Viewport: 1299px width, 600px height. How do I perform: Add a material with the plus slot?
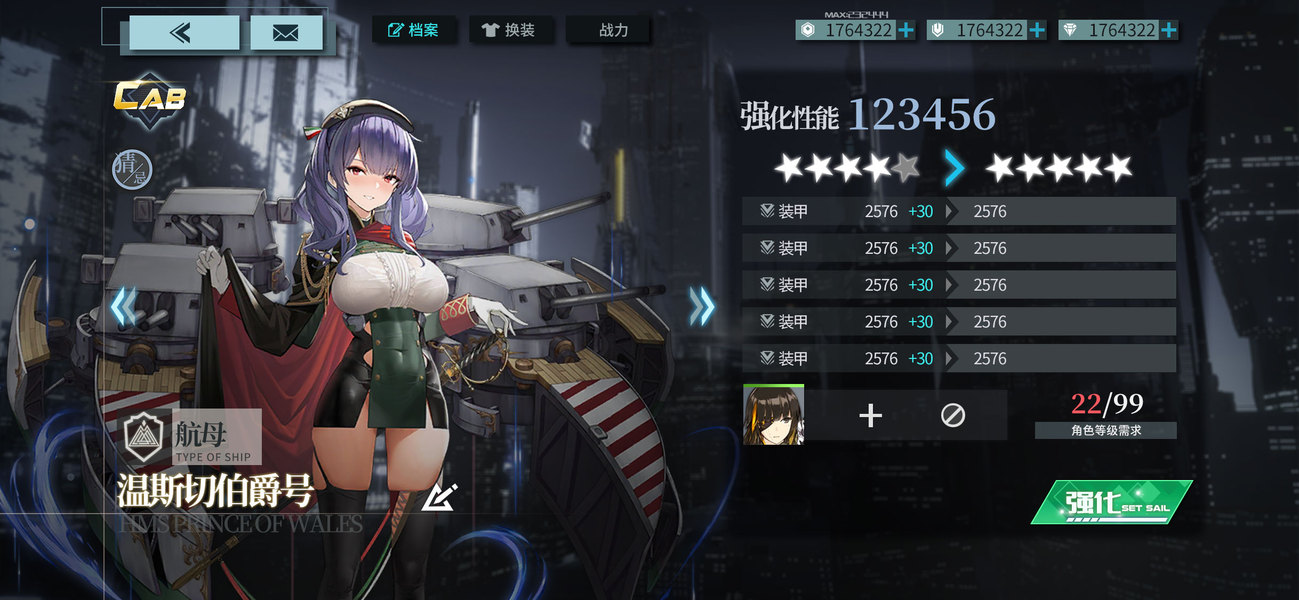871,415
